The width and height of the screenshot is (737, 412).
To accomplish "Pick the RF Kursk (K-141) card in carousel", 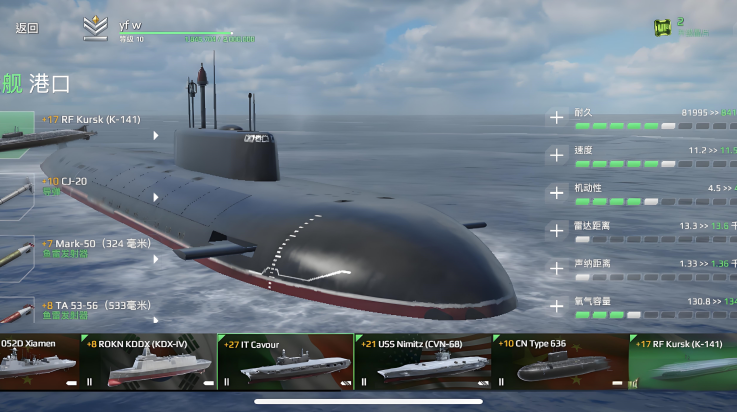I will (x=684, y=362).
